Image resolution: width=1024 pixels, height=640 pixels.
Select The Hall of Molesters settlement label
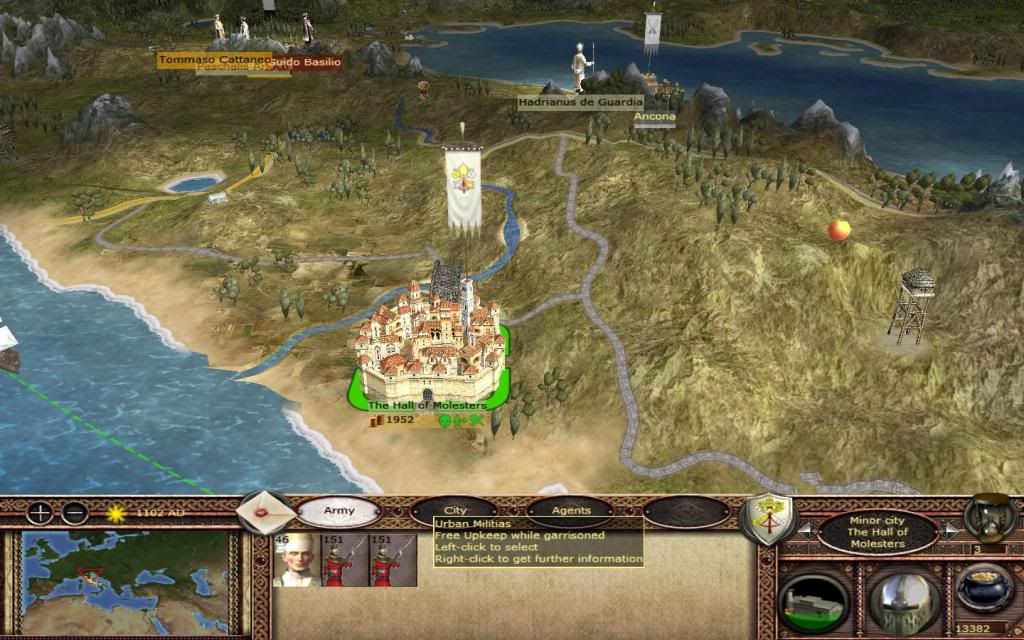click(427, 405)
